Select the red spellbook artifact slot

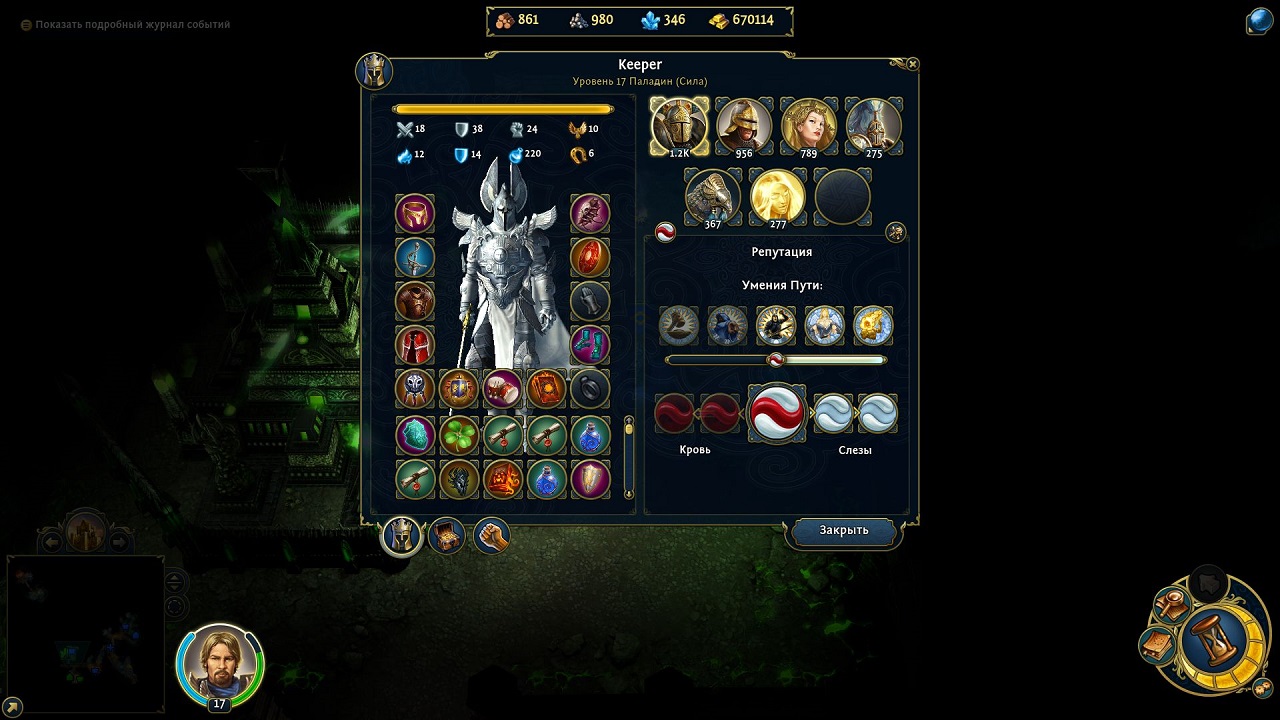point(546,389)
